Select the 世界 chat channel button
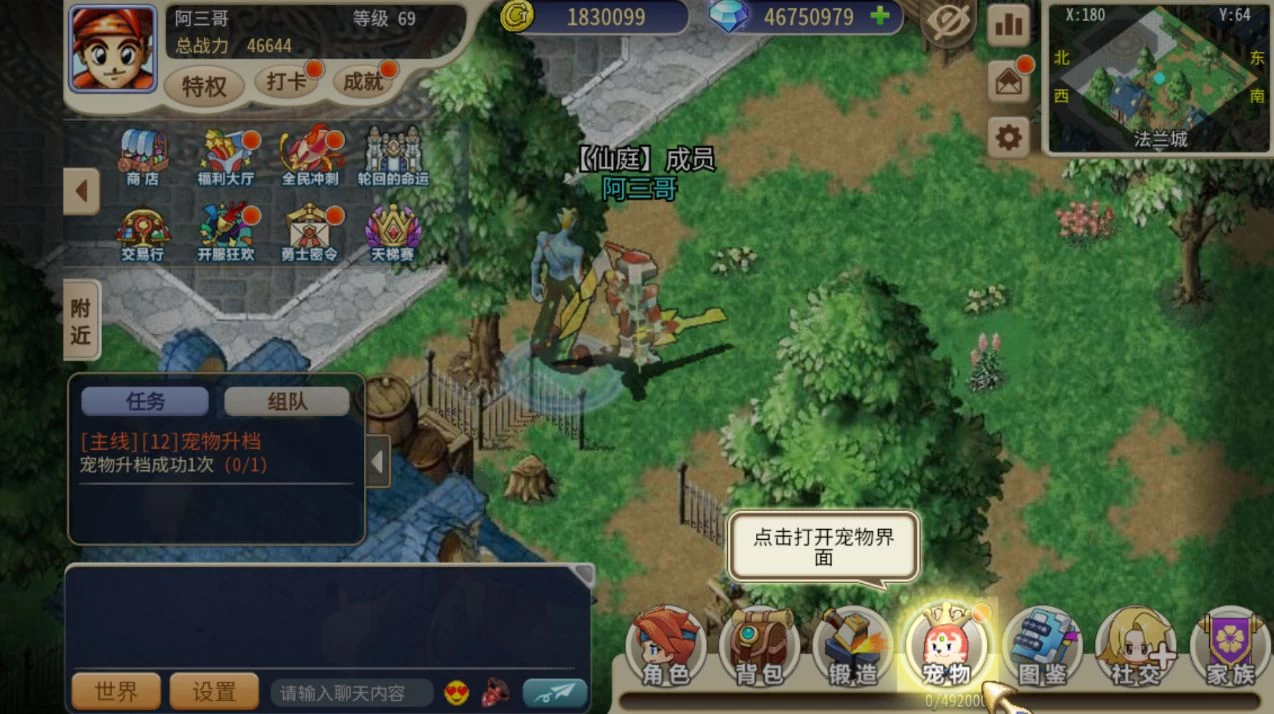The image size is (1274, 714). click(x=116, y=691)
